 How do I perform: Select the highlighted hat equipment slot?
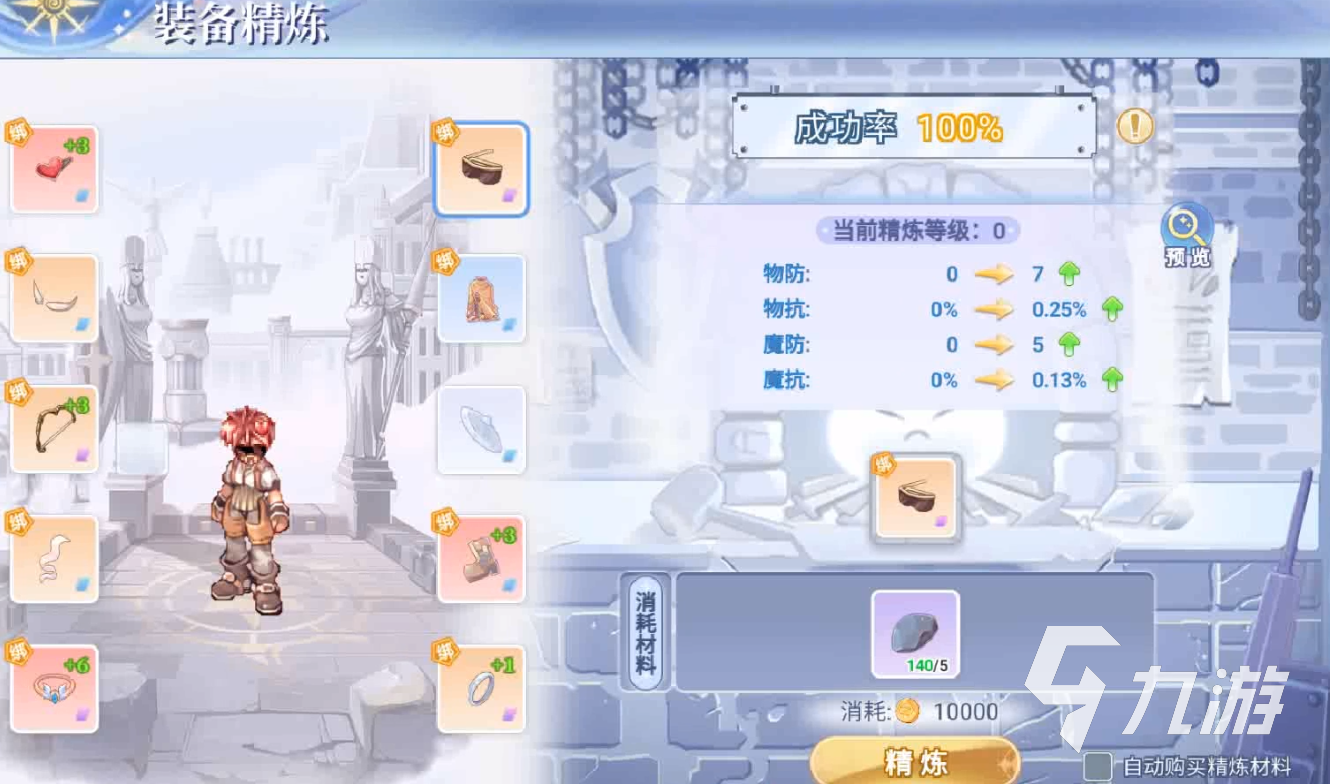pos(482,168)
